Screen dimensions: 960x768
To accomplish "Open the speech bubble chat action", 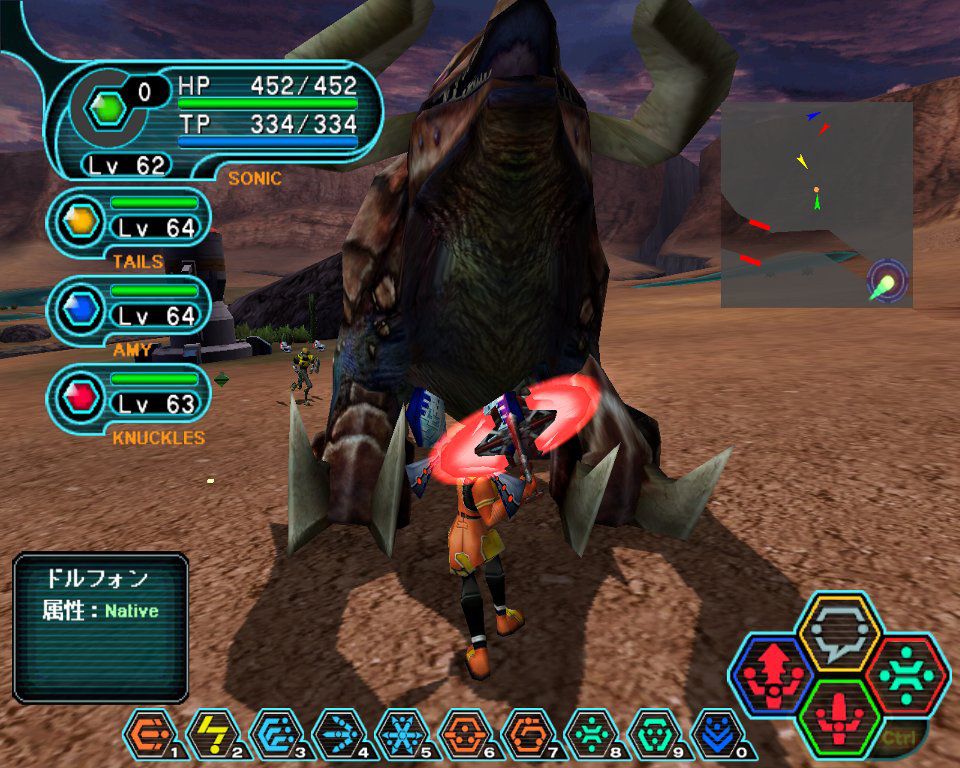I will tap(838, 633).
